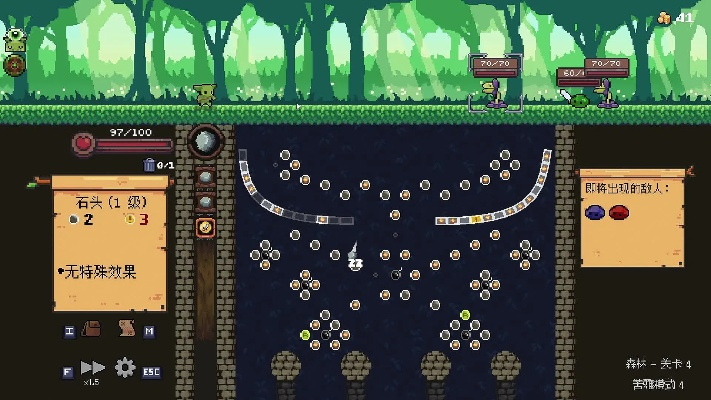Viewport: 711px width, 400px height.
Task: Click the trash can discard icon
Action: coord(150,165)
